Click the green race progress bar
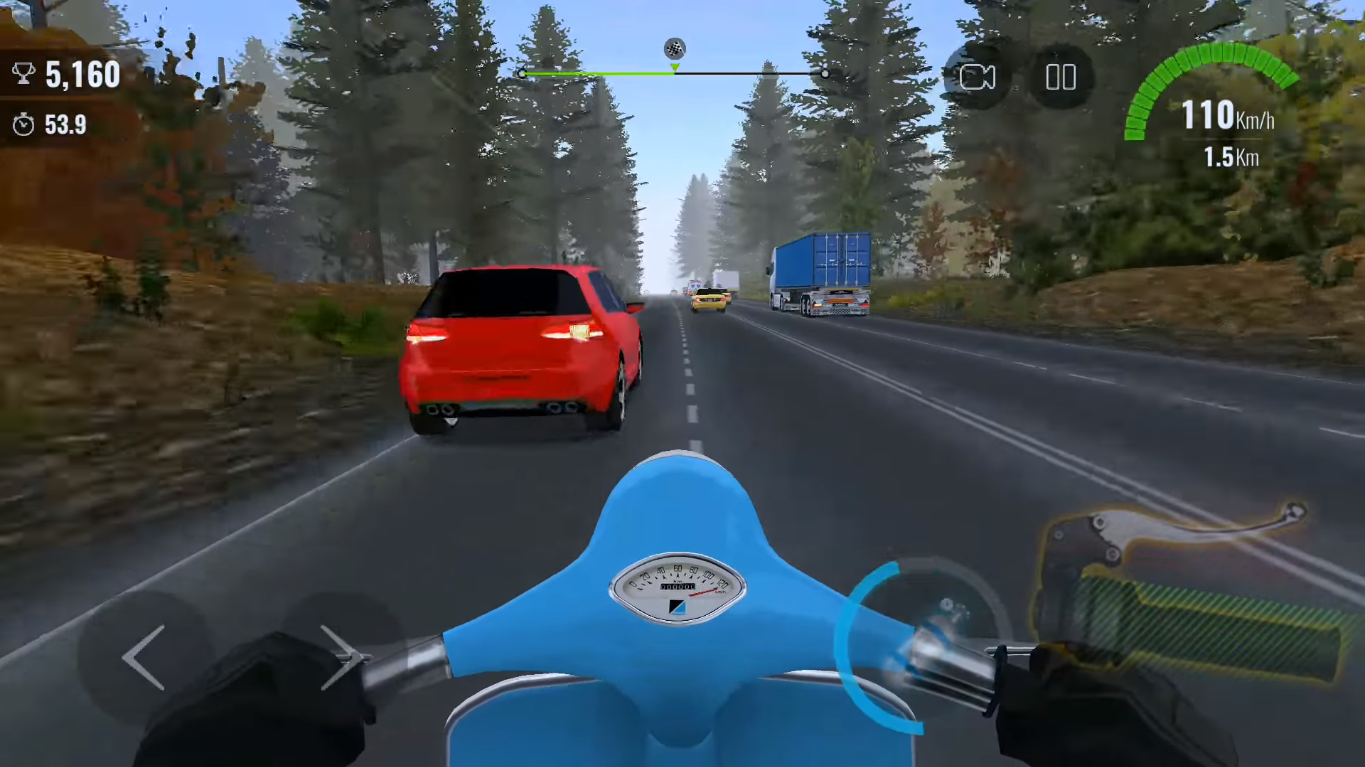Viewport: 1365px width, 767px height. click(x=600, y=73)
